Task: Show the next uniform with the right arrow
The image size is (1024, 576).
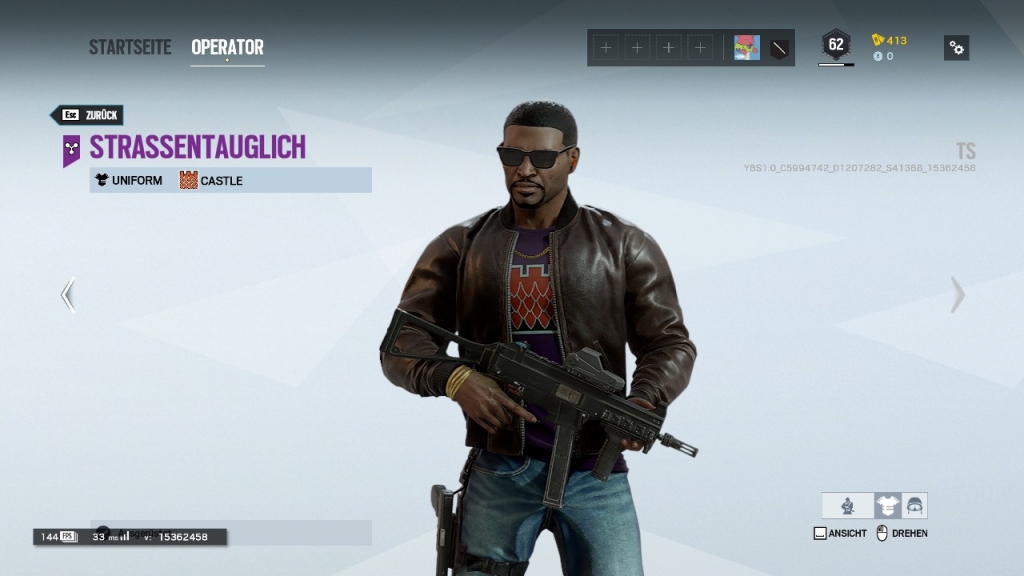Action: tap(957, 295)
